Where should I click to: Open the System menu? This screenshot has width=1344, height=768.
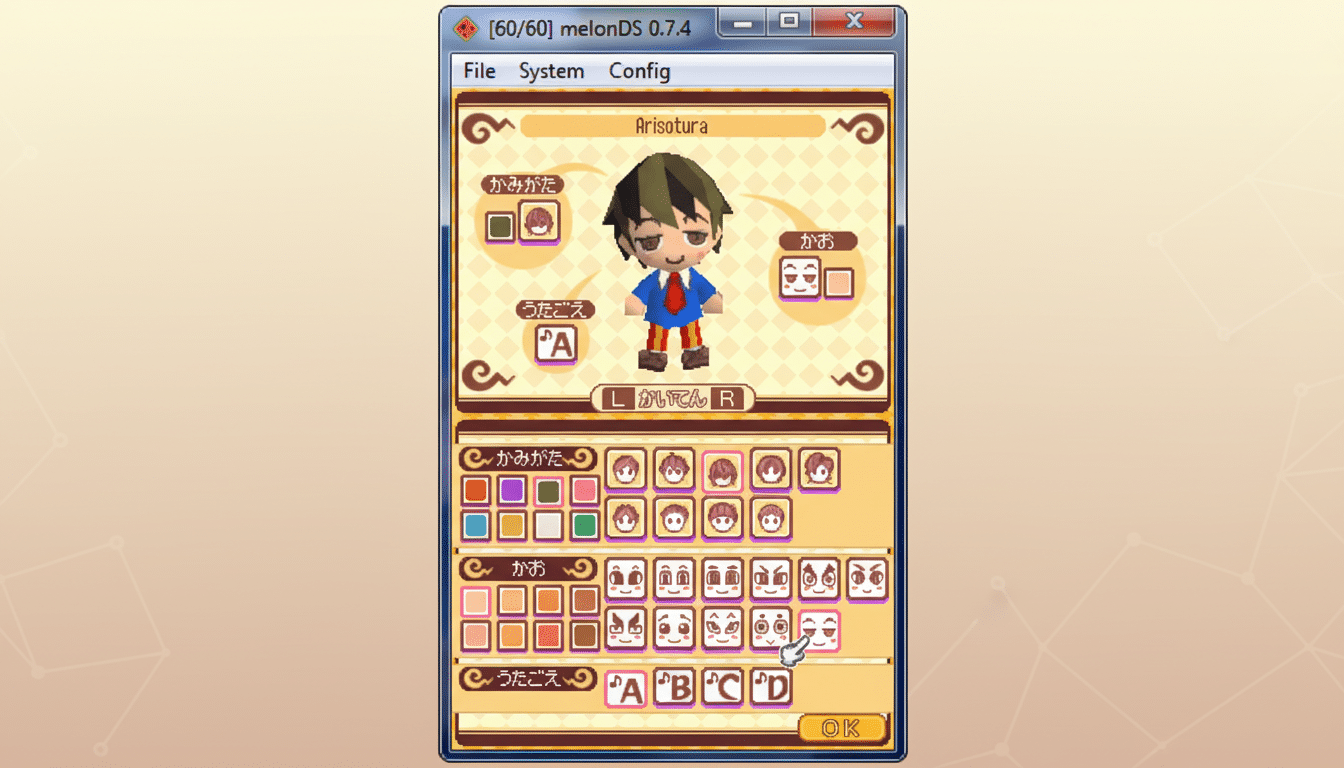coord(551,71)
